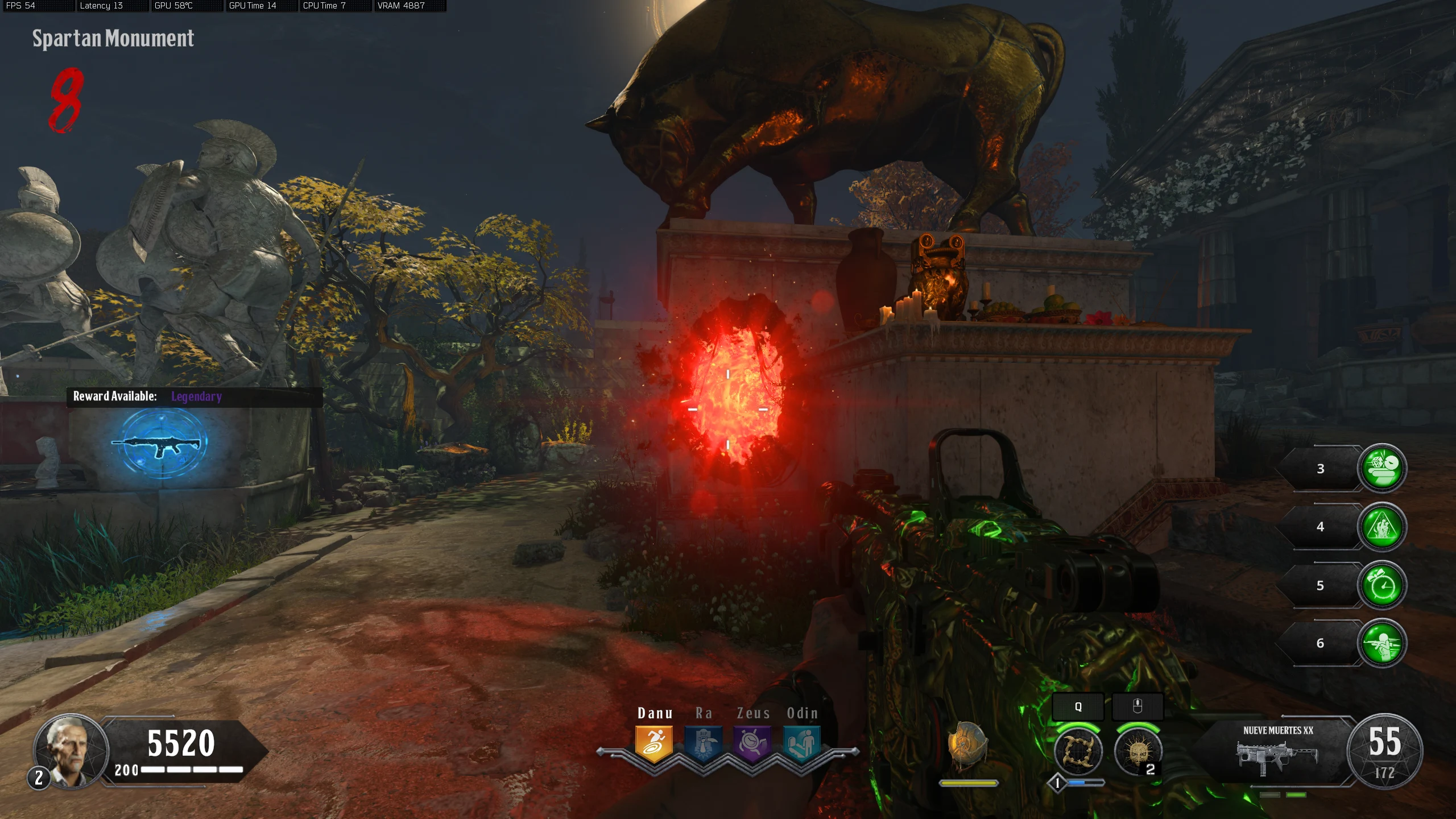Click the Legendary reward weapon icon

tap(162, 444)
